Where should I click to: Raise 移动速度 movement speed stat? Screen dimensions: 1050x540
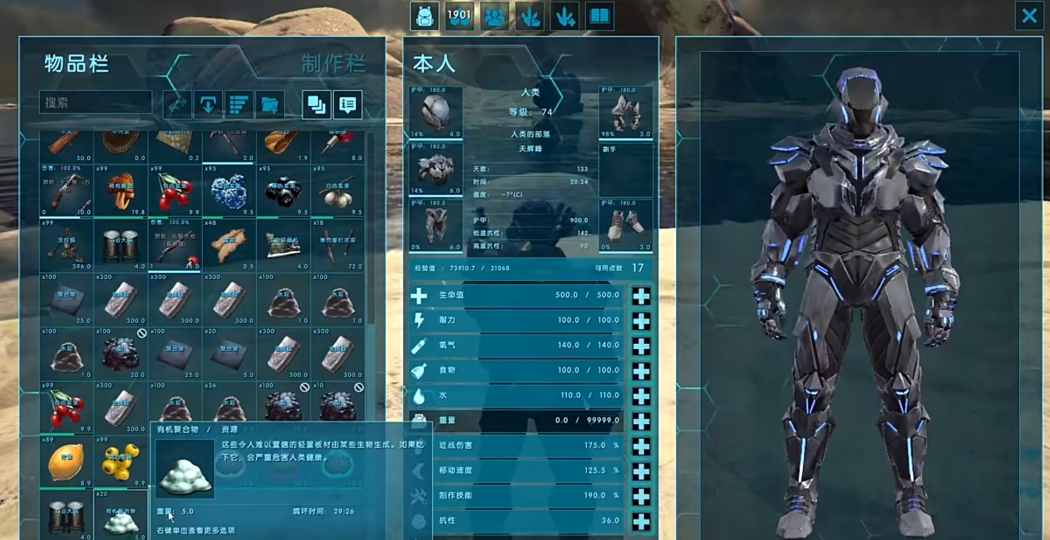coord(641,471)
